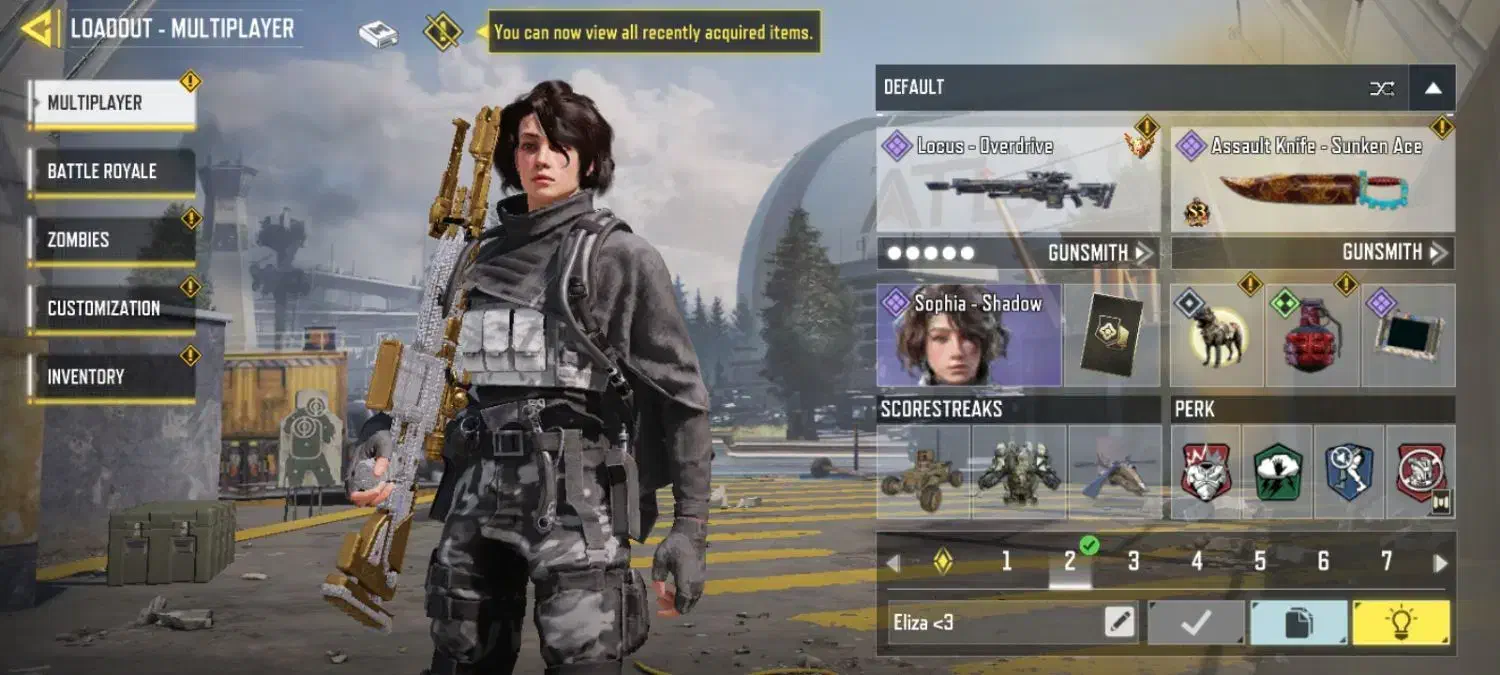The image size is (1500, 675).
Task: Open the Zombies loadout tab
Action: (x=111, y=240)
